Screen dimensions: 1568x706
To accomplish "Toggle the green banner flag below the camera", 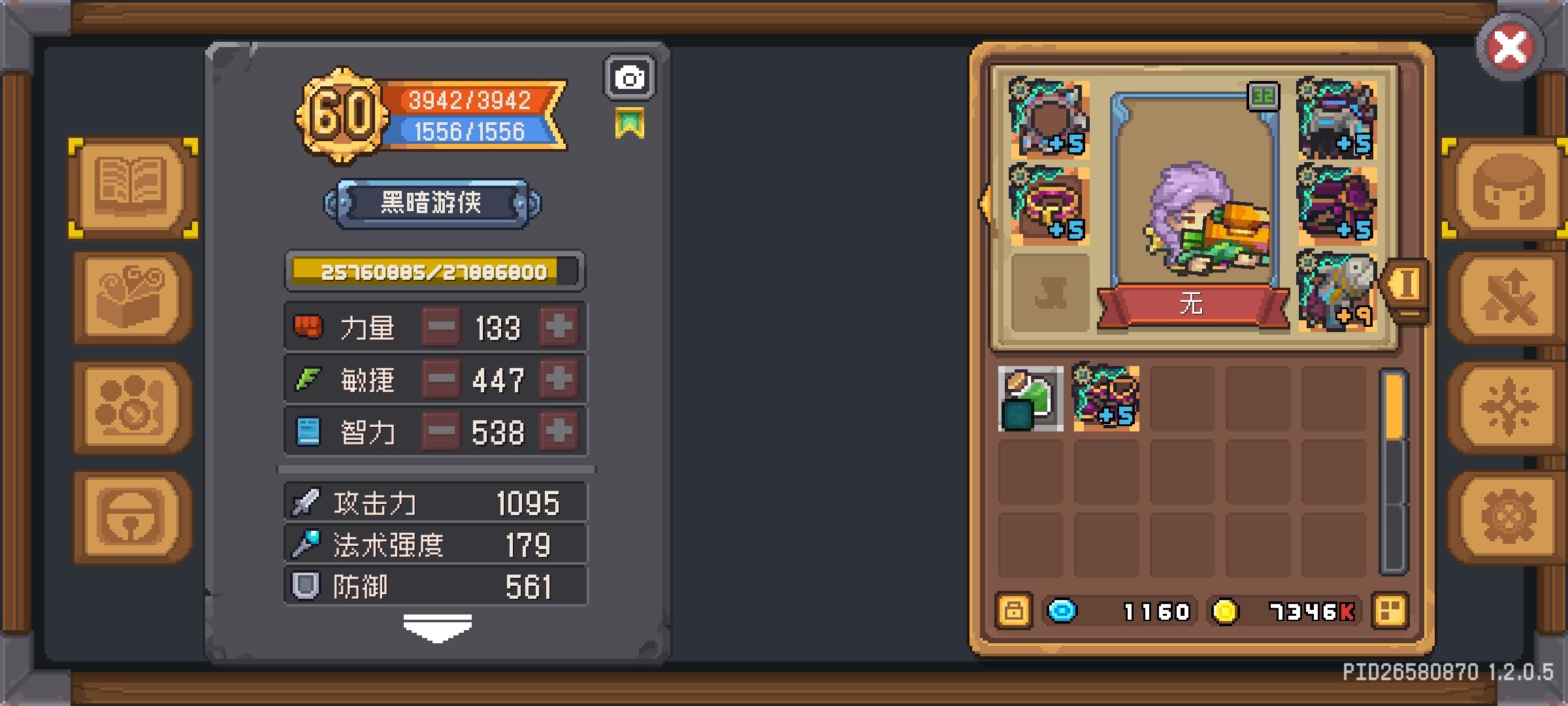I will tap(630, 121).
